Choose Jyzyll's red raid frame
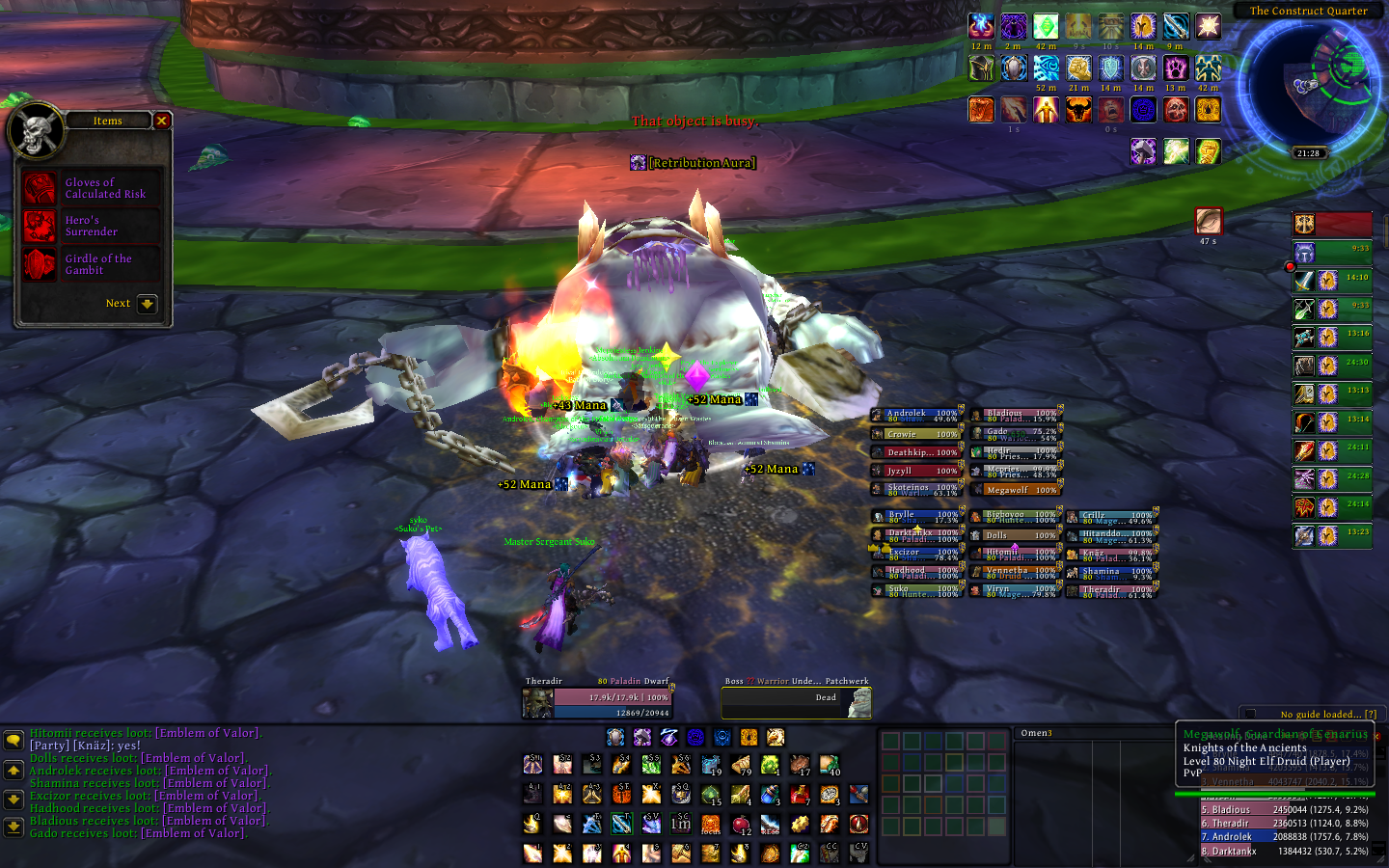This screenshot has height=868, width=1389. (916, 471)
